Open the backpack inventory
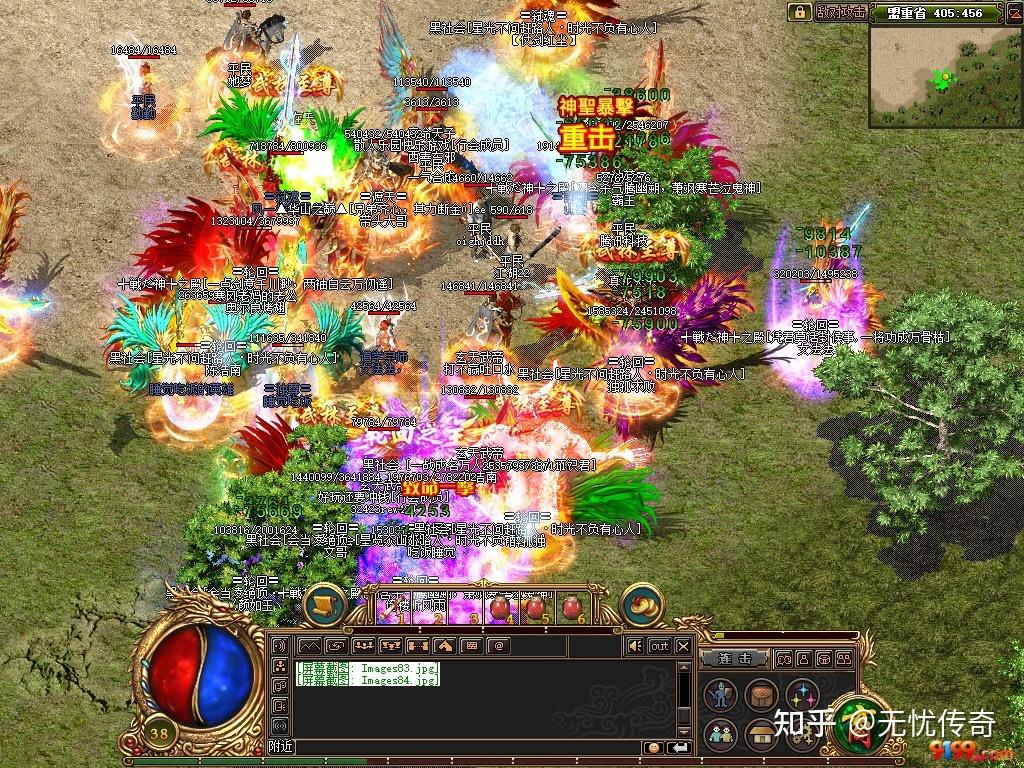Screen dimensions: 1024x768 pyautogui.click(x=761, y=695)
